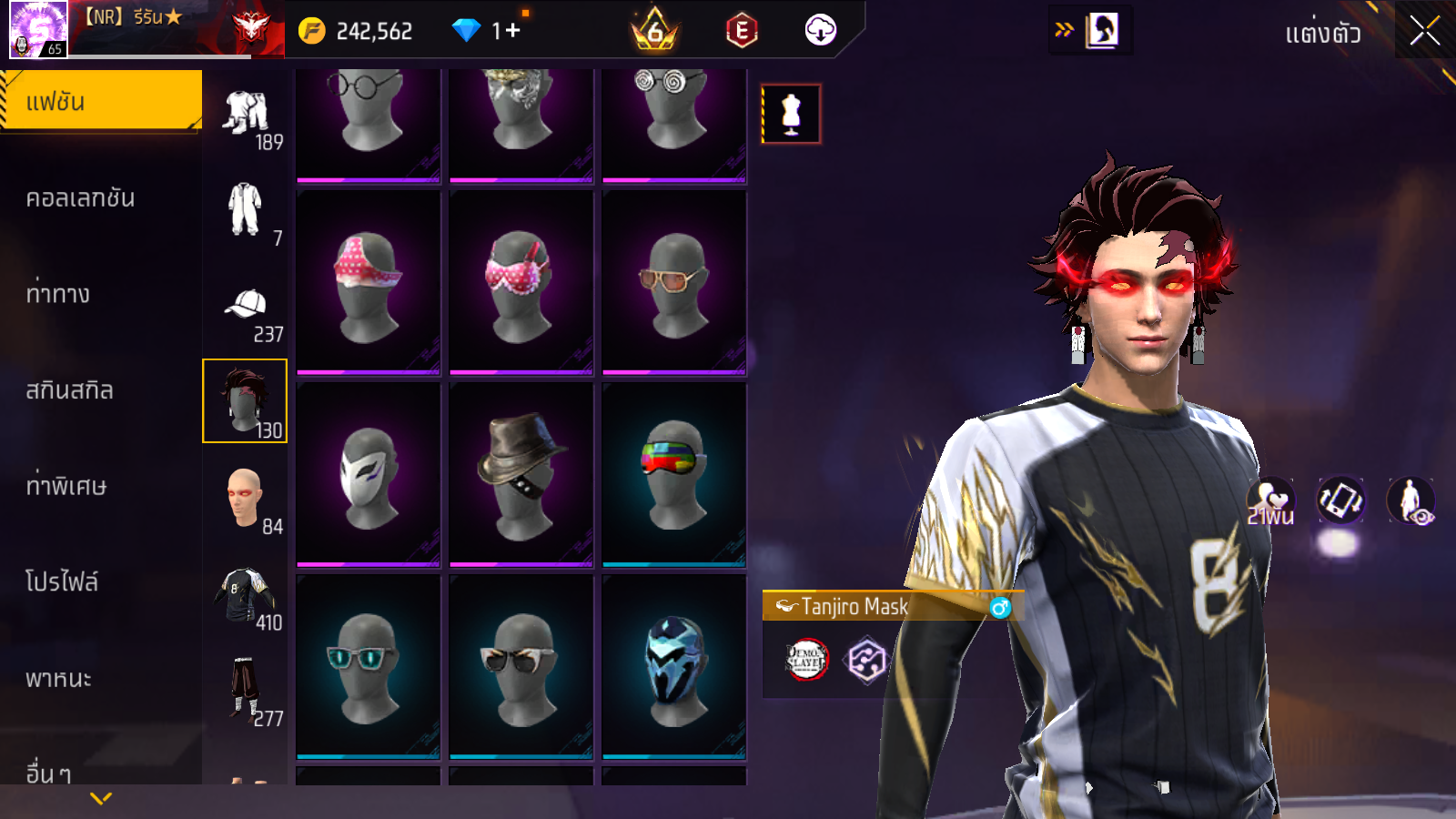Open the mannequin preset button
Viewport: 1456px width, 819px height.
[791, 114]
